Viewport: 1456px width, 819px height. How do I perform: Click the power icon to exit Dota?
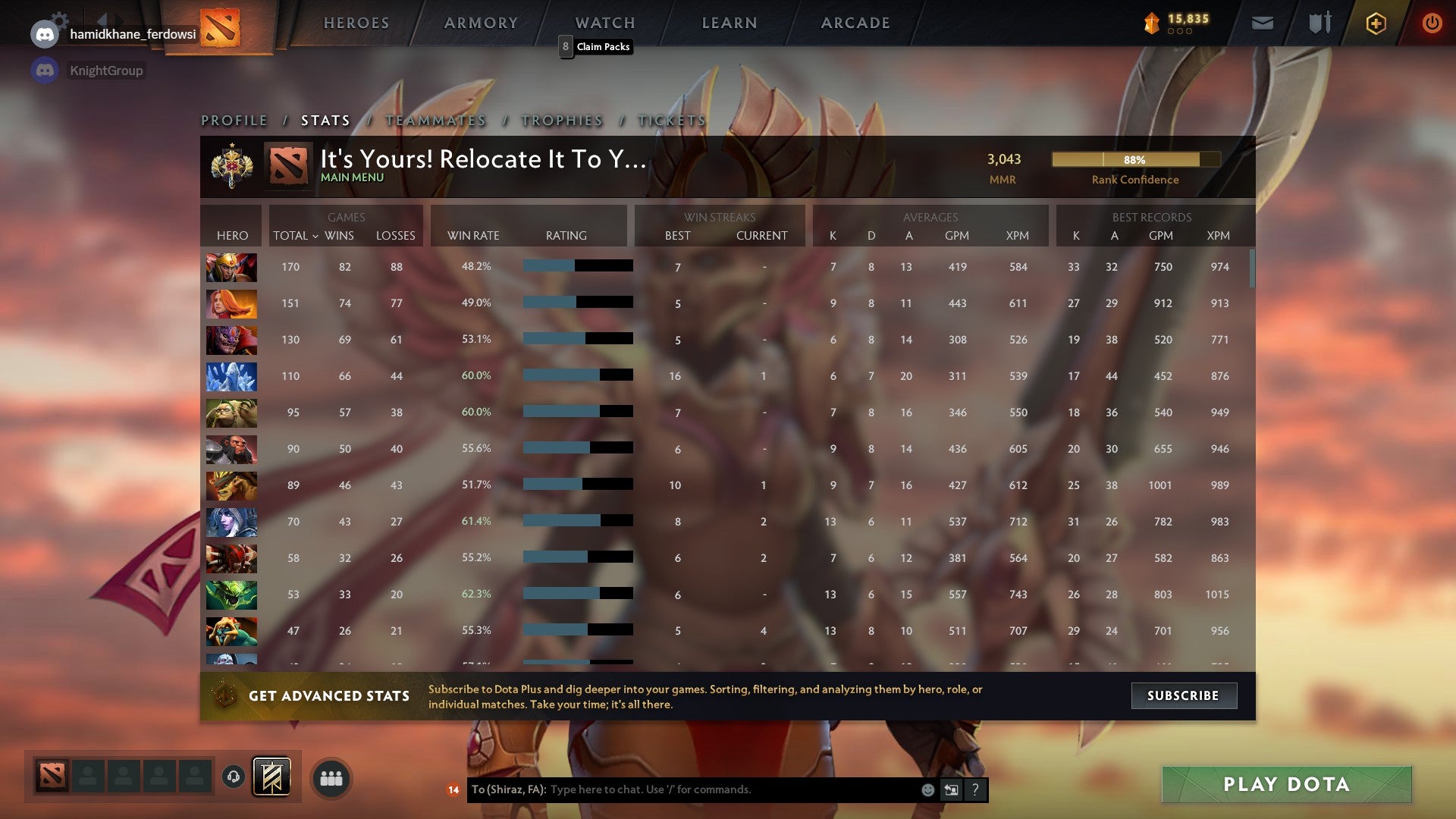(1432, 23)
